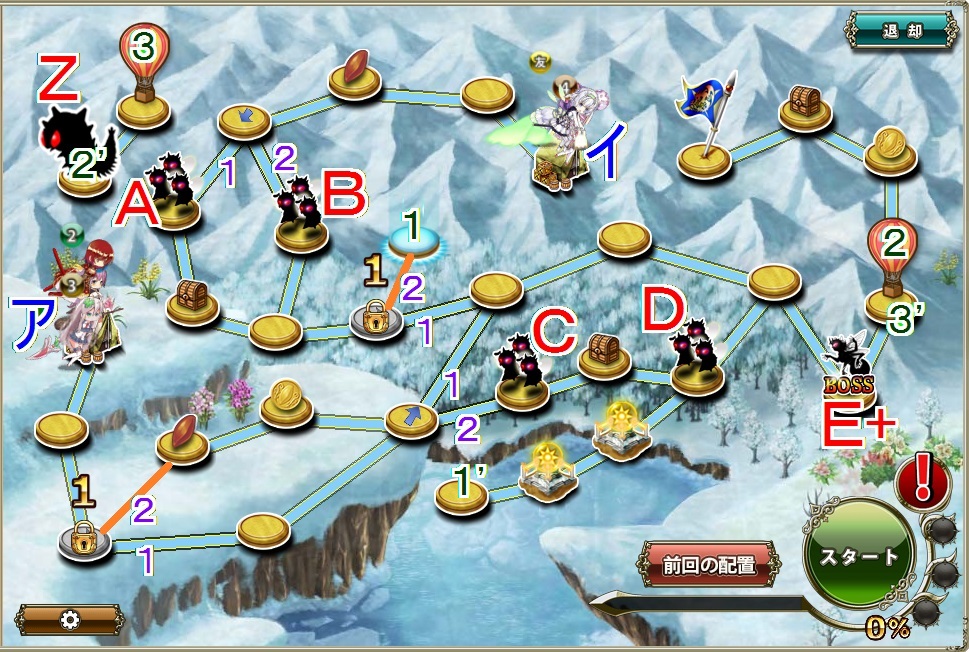Screen dimensions: 969x652
Task: Open the gear settings button
Action: coord(69,619)
